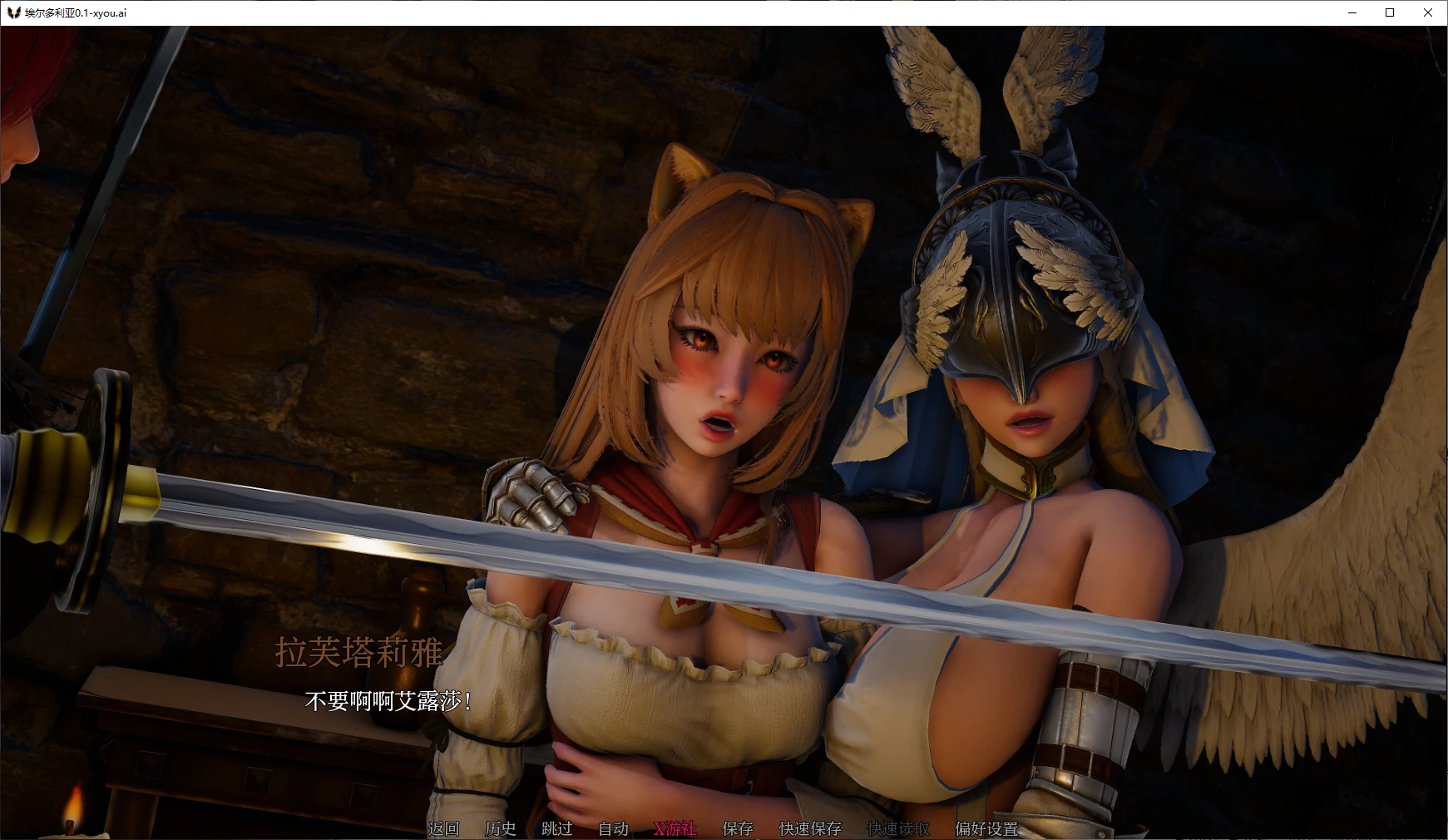Enable 自动 auto-play mode

click(x=613, y=829)
